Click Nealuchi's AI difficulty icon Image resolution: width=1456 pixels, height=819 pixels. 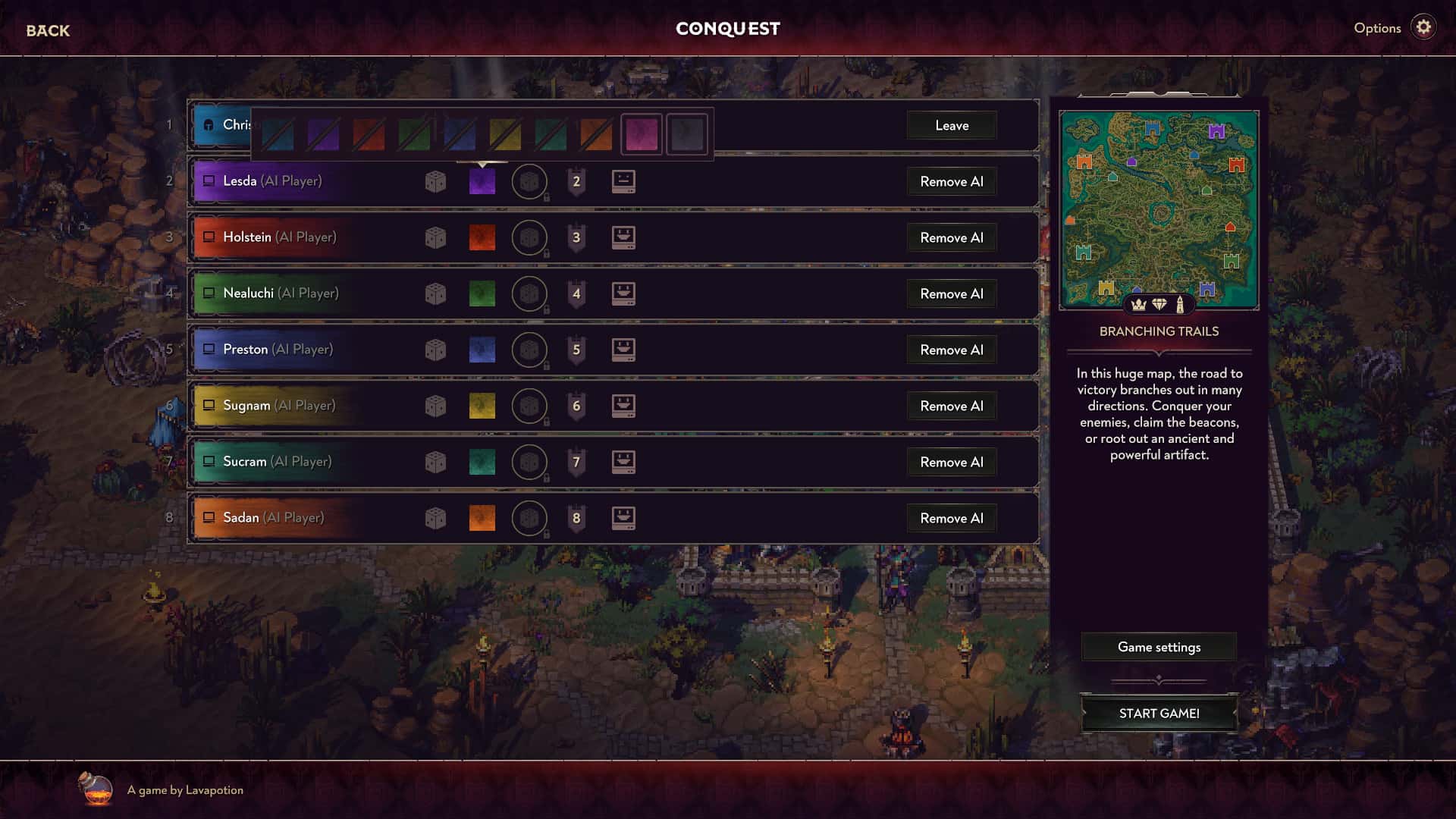623,293
